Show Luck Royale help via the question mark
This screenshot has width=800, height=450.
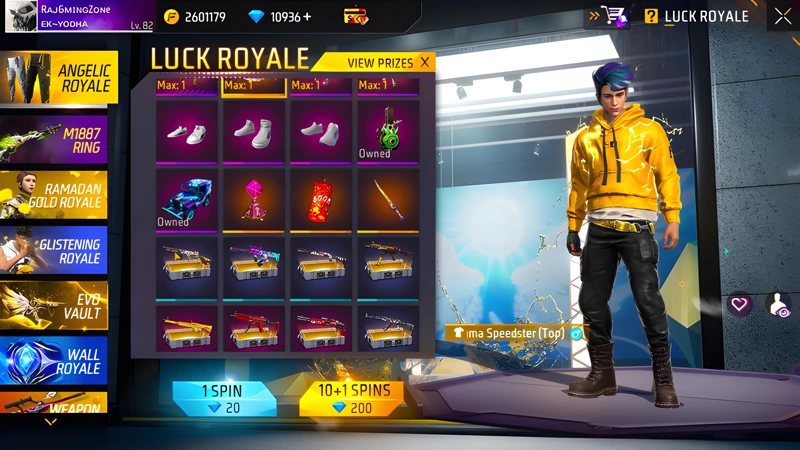pyautogui.click(x=651, y=16)
